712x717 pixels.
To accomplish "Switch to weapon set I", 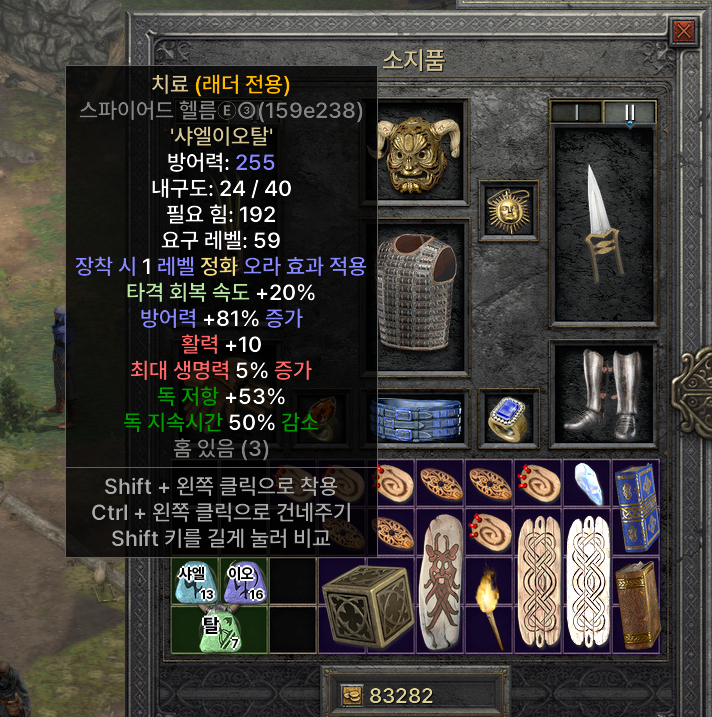I will point(579,112).
